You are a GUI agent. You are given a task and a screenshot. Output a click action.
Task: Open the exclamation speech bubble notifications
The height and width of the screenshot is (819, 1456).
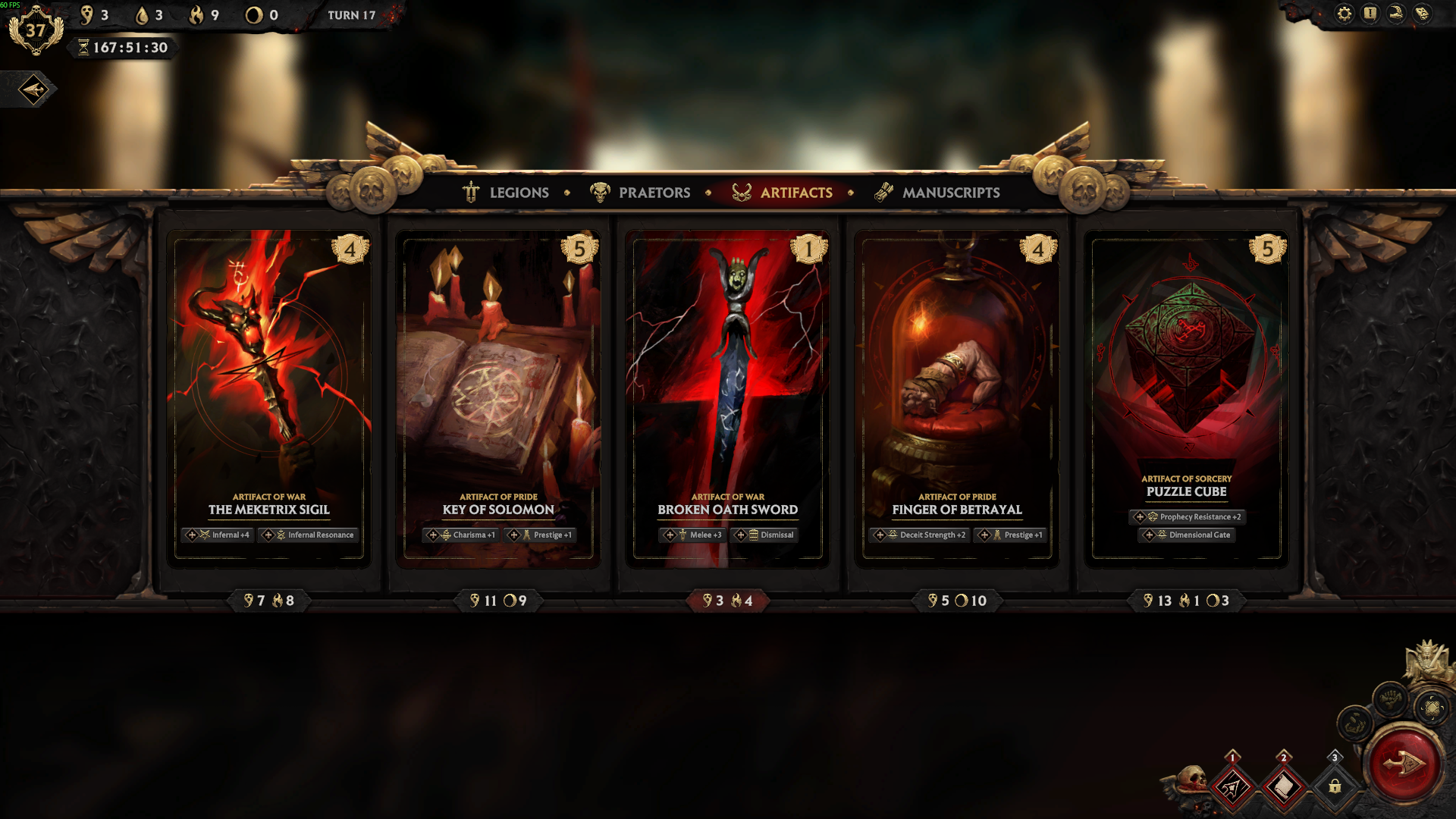tap(1370, 14)
